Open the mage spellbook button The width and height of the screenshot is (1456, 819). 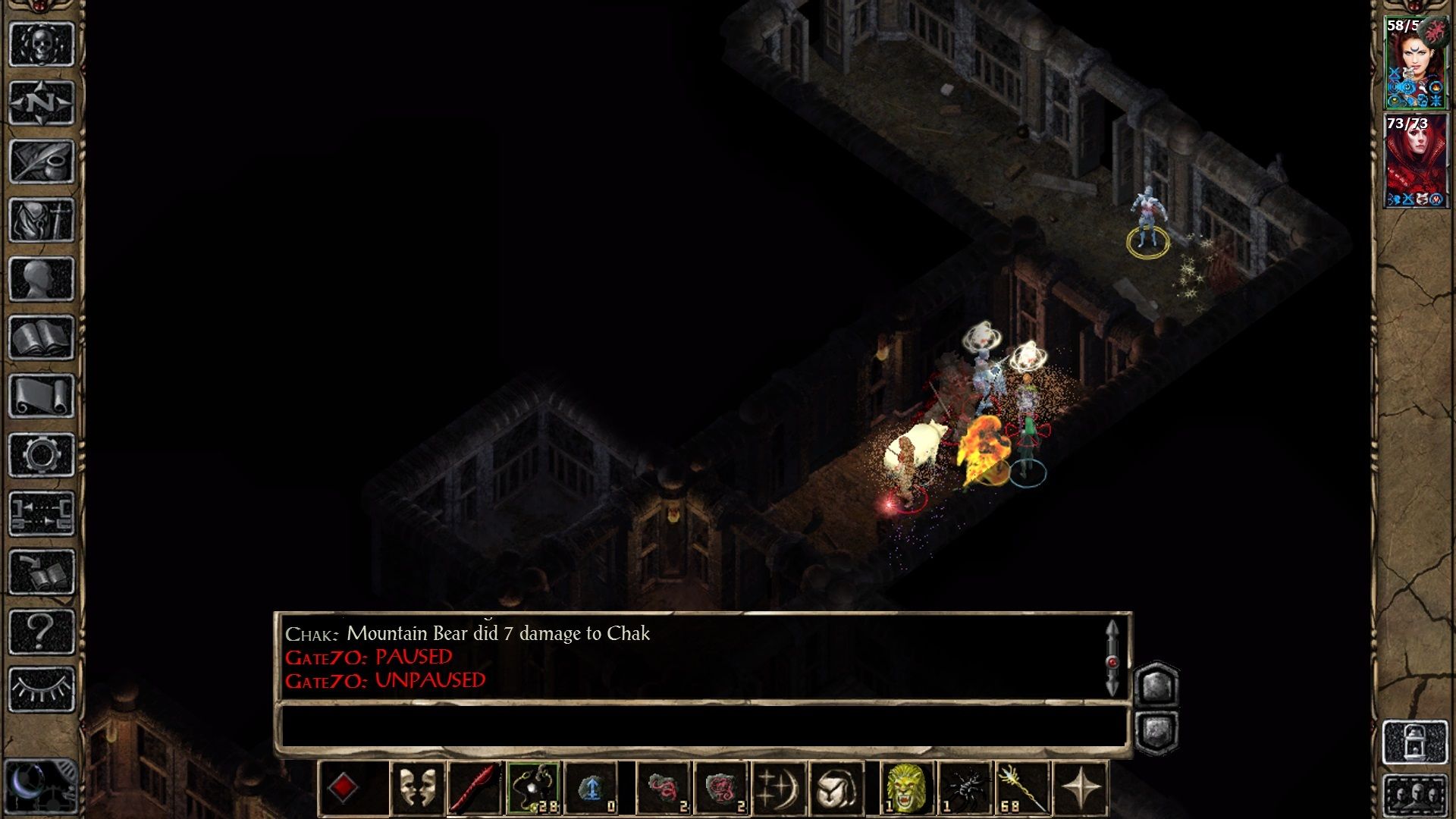pos(42,337)
